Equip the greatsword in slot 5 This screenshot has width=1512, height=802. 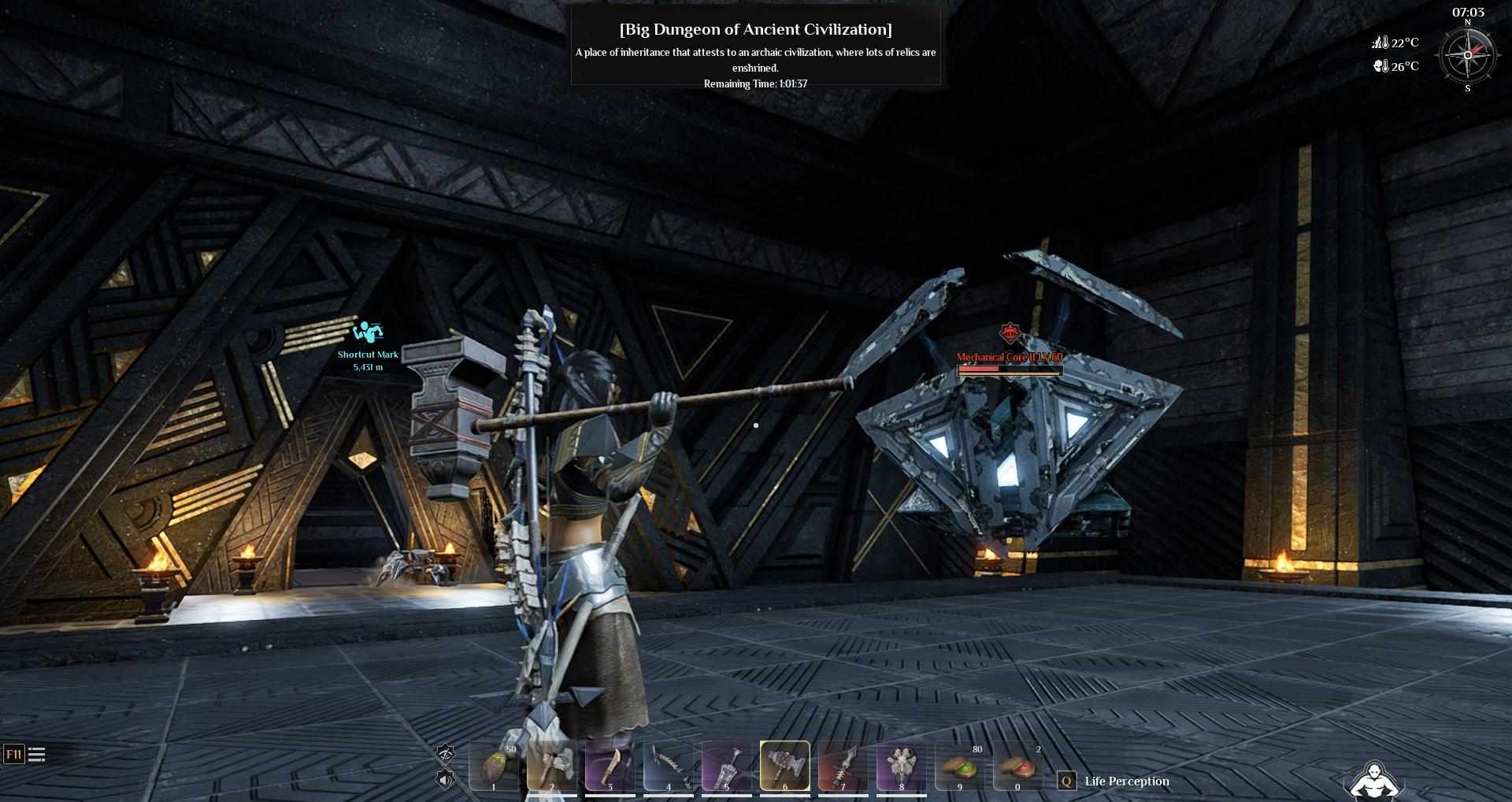click(727, 767)
